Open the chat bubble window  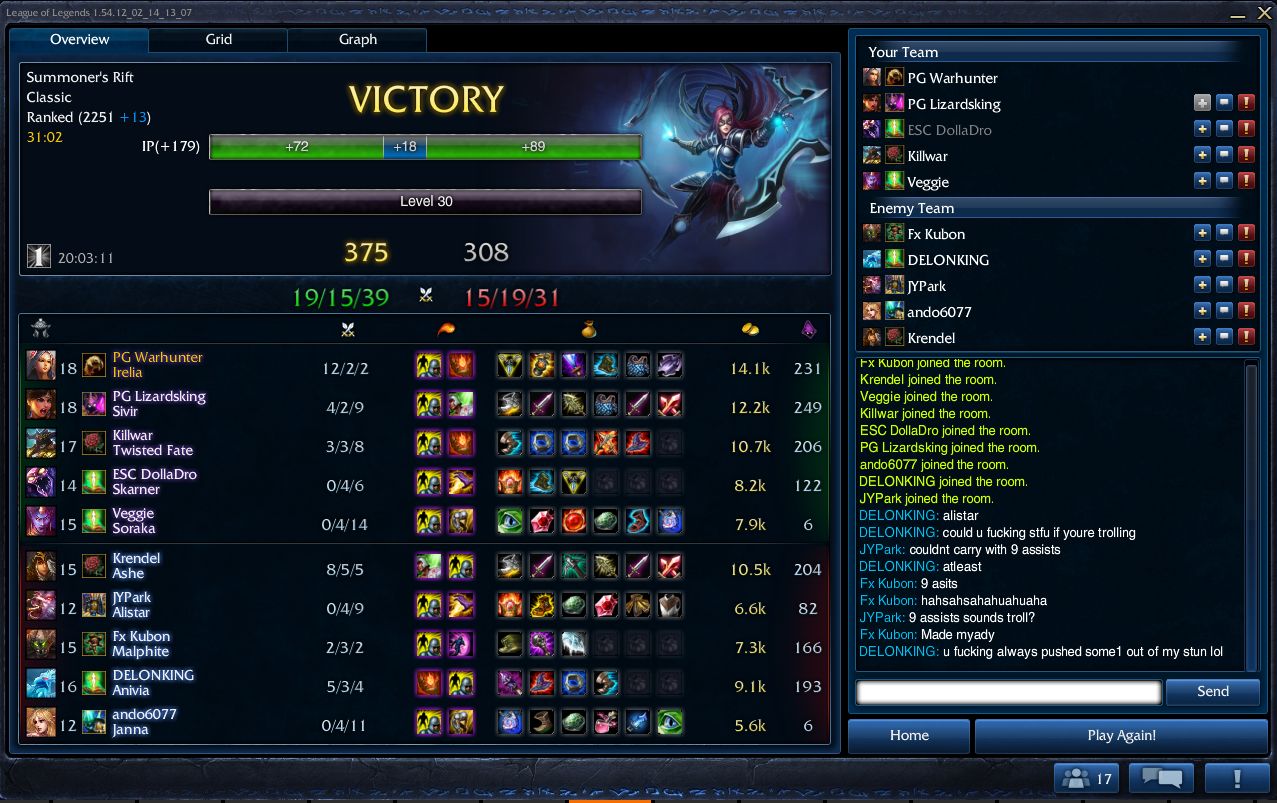coord(1161,779)
